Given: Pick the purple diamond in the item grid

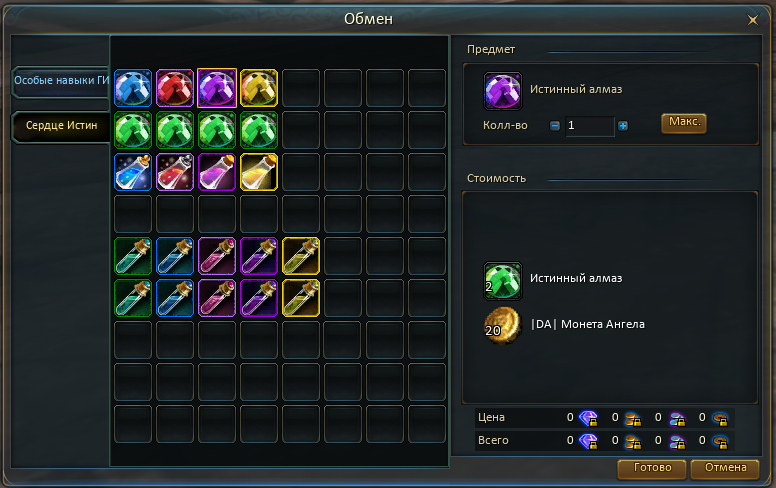Looking at the screenshot, I should (217, 88).
